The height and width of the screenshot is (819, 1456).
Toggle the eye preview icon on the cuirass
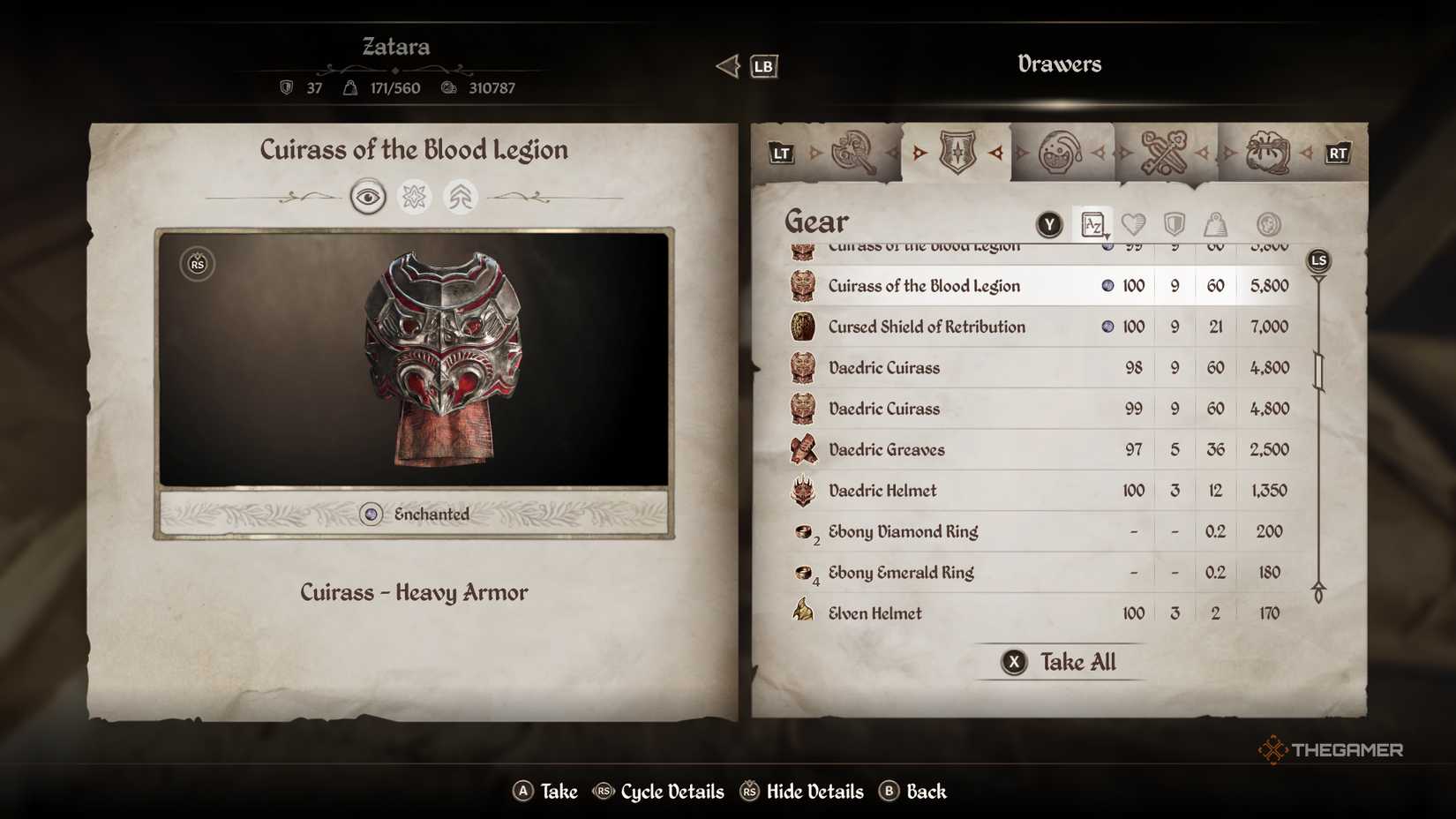pos(368,196)
